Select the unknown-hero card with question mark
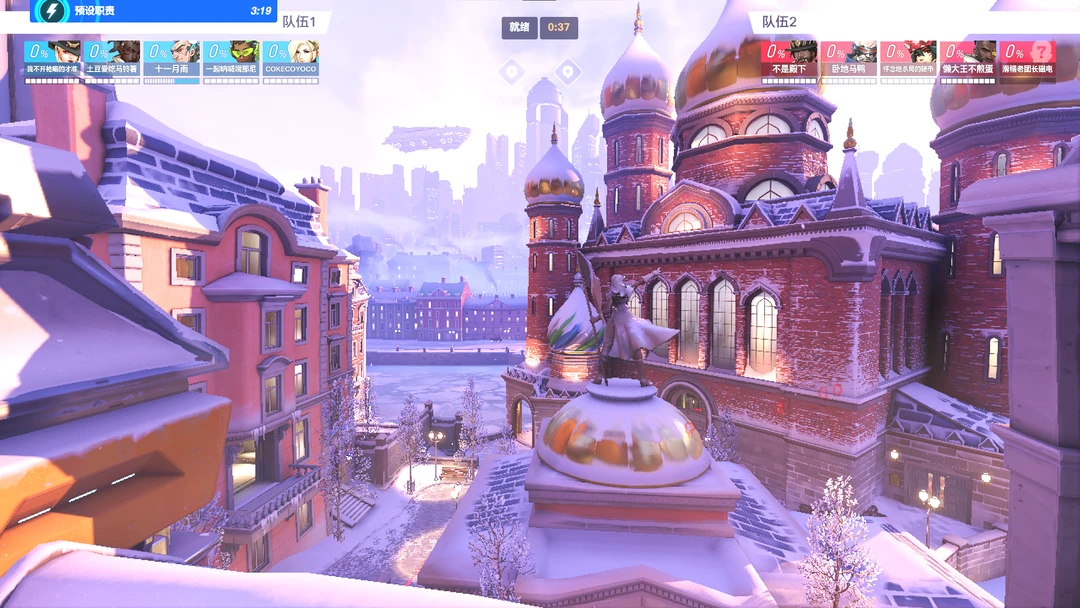The height and width of the screenshot is (608, 1080). click(x=1027, y=61)
